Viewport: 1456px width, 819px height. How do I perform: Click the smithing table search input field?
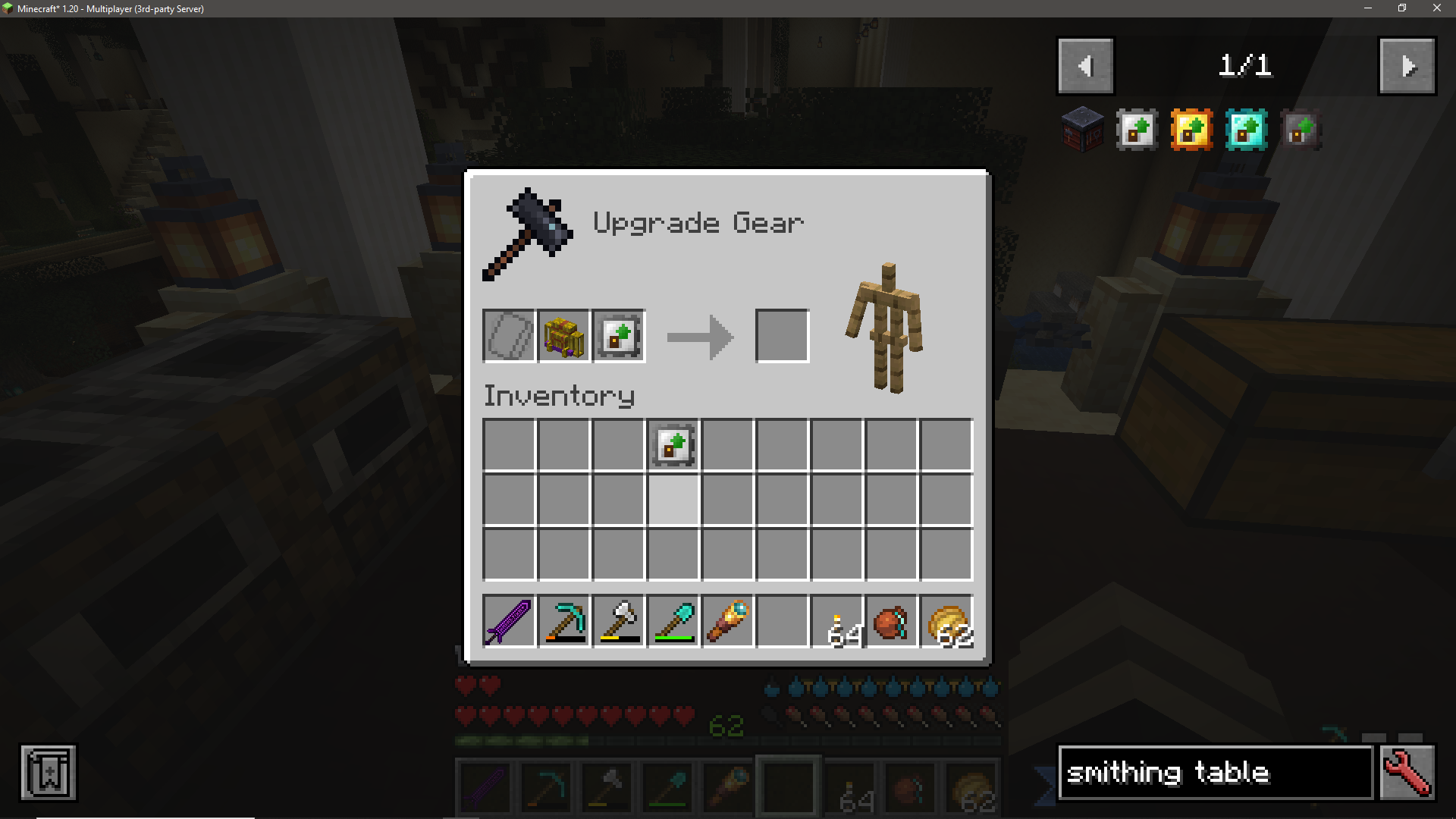pyautogui.click(x=1213, y=773)
